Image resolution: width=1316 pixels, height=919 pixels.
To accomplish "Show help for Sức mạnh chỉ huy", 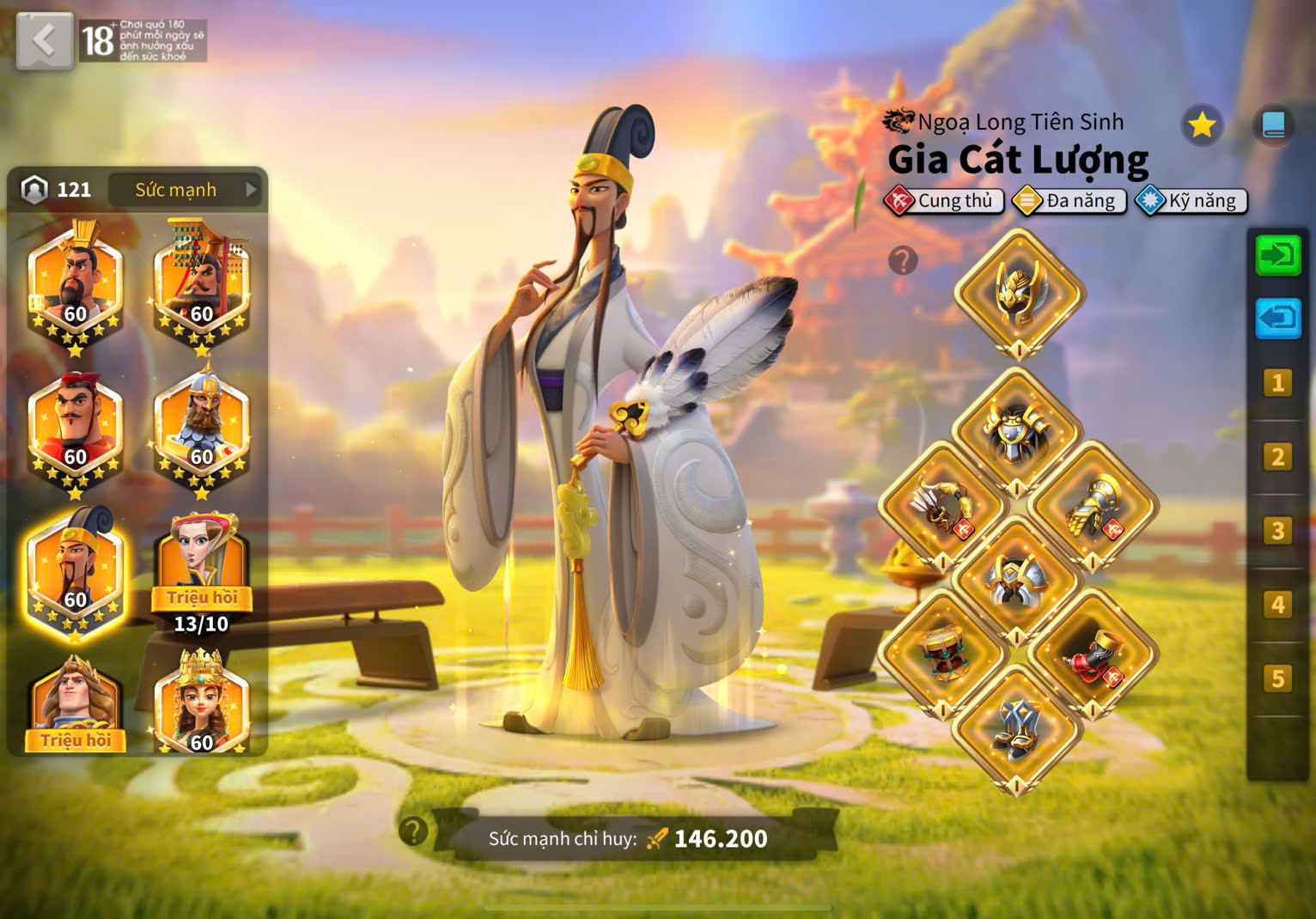I will coord(413,831).
